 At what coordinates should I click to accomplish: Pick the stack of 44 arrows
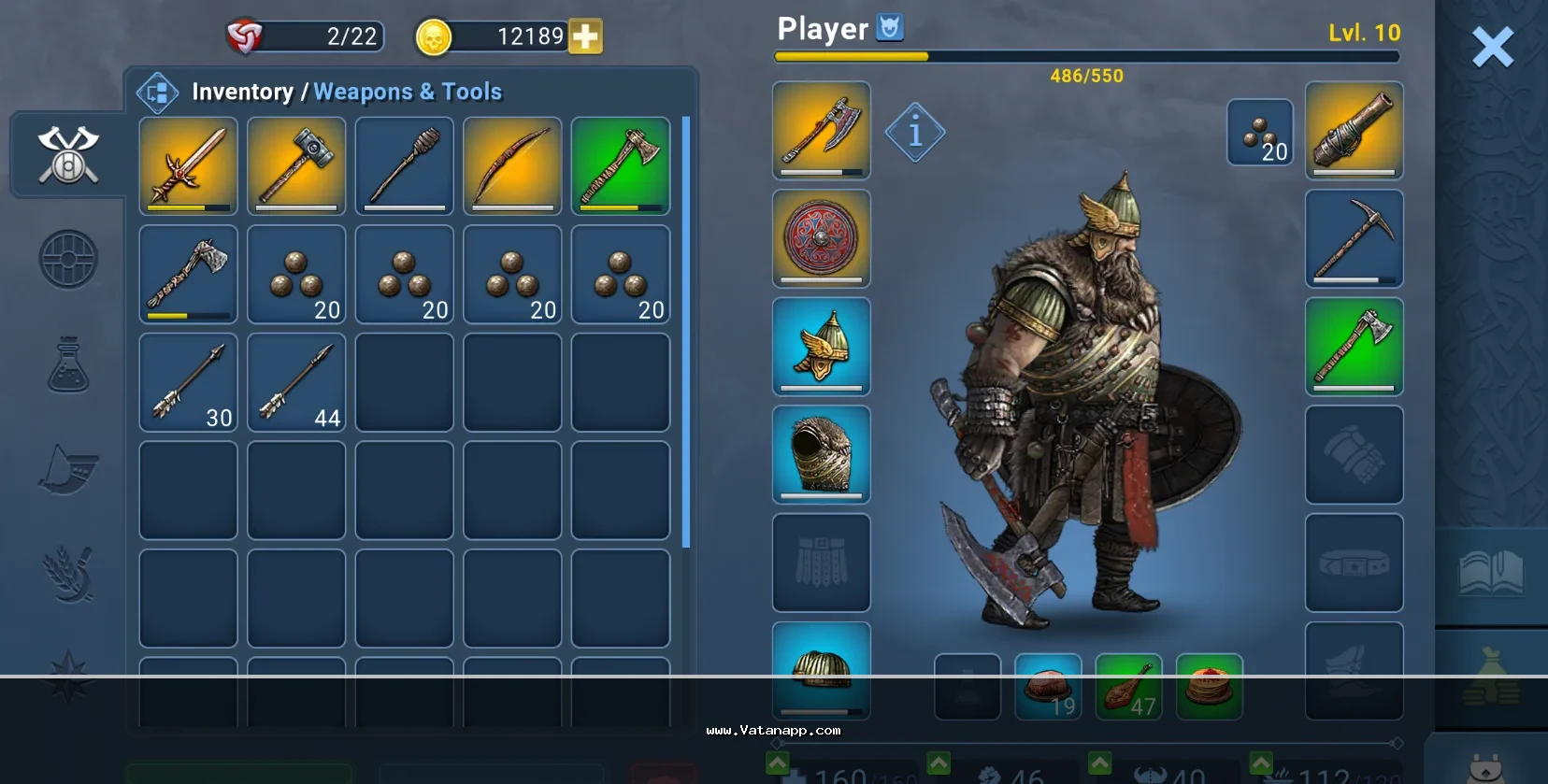pos(296,382)
